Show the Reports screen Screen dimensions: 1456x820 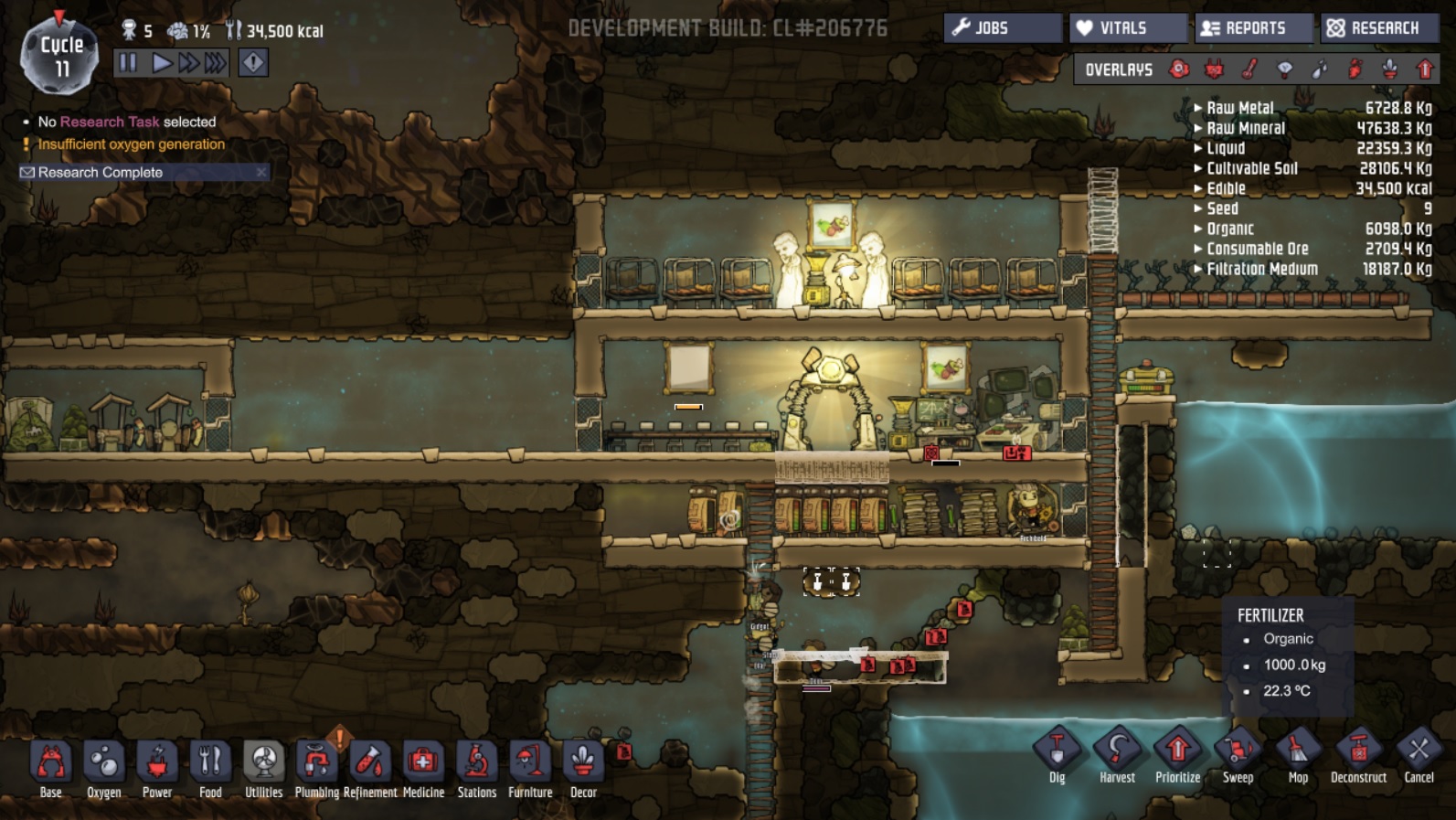click(1253, 28)
